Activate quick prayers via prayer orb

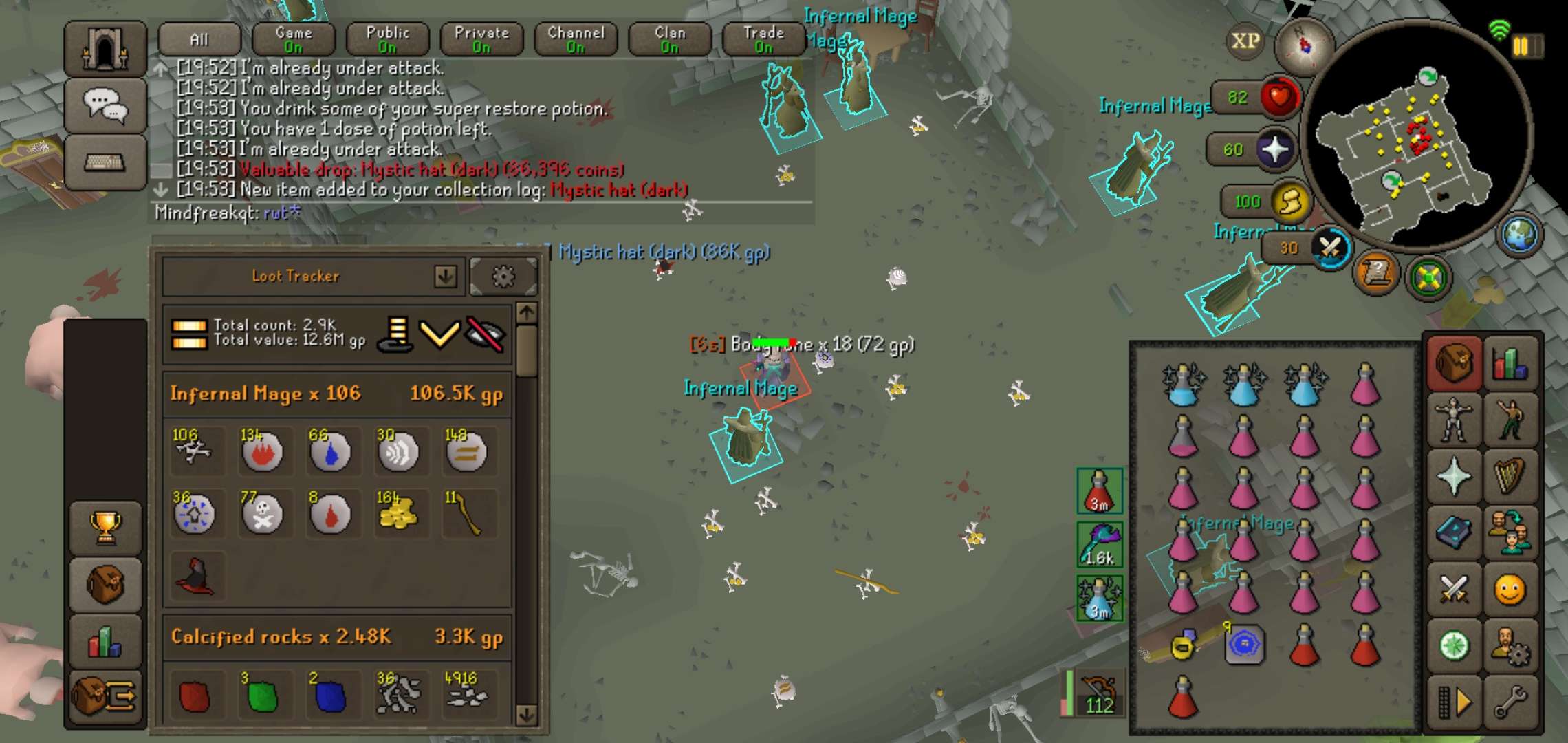click(1275, 149)
